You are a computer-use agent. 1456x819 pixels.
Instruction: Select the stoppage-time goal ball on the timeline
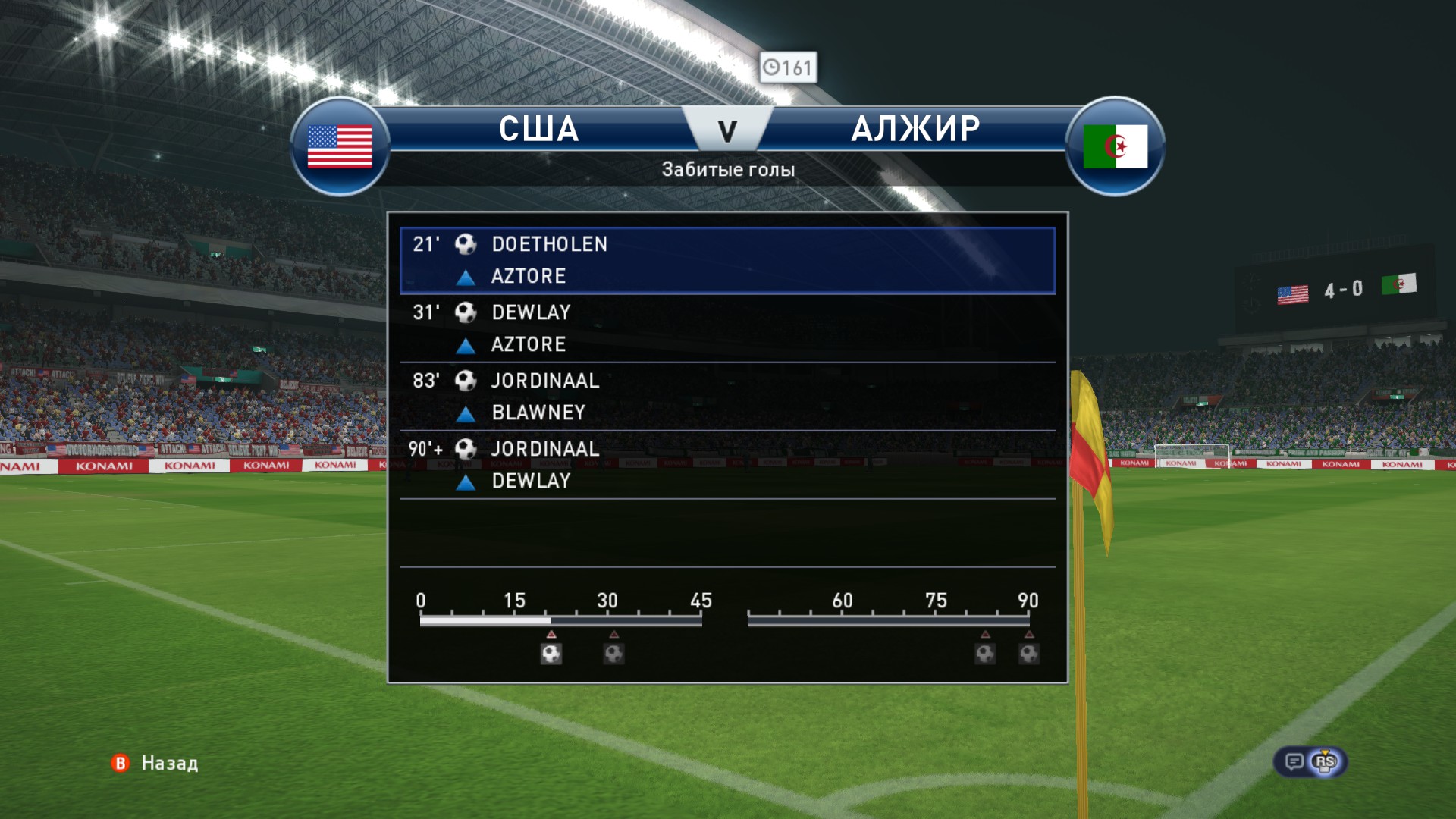point(1029,653)
